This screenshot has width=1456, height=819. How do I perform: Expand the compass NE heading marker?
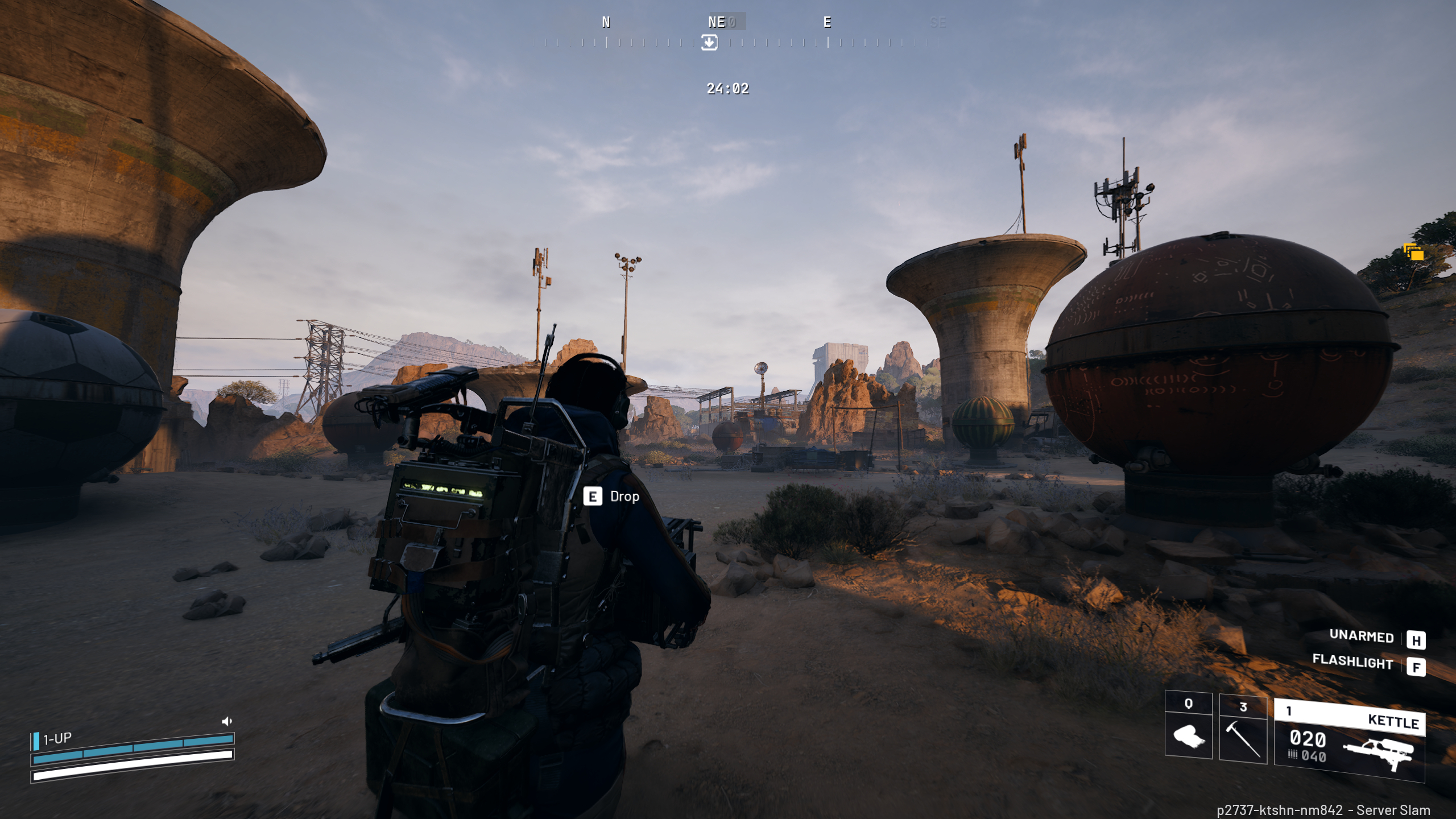(718, 23)
